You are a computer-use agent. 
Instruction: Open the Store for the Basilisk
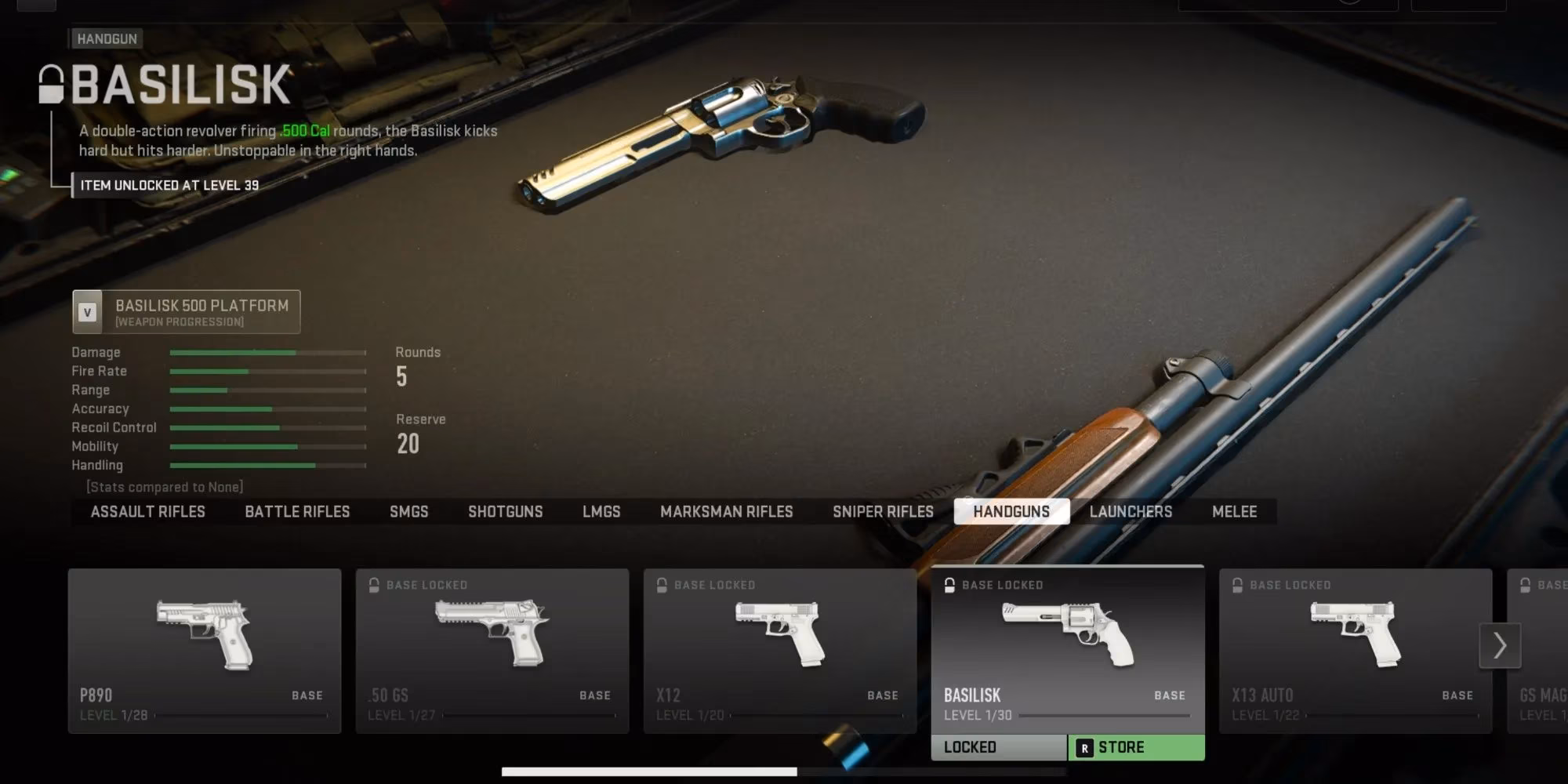click(x=1136, y=748)
